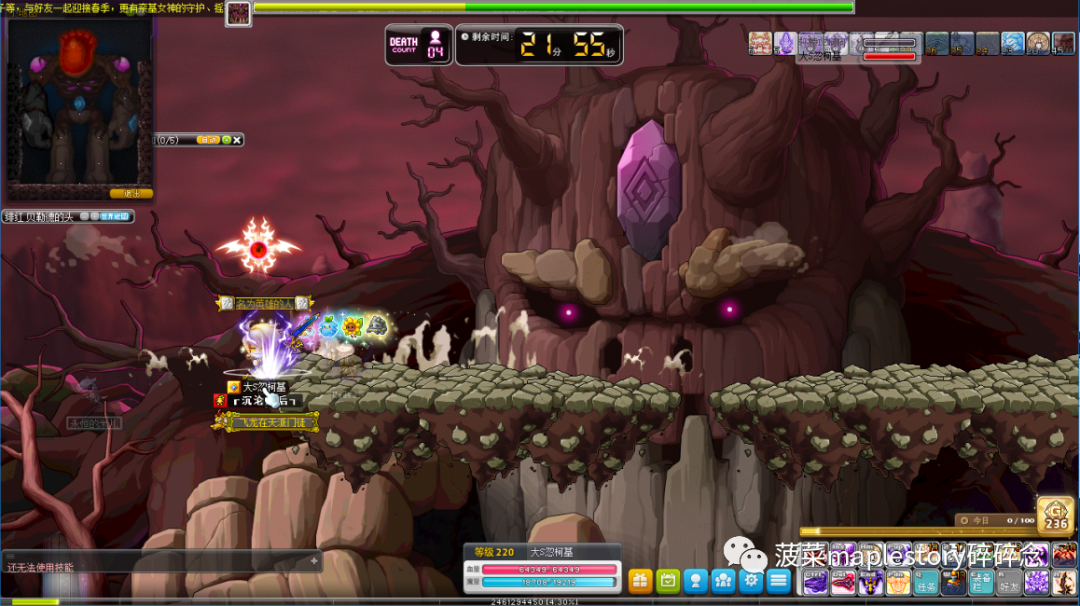Click the boss portrait icon by the HP bar
1080x606 pixels.
click(x=239, y=13)
